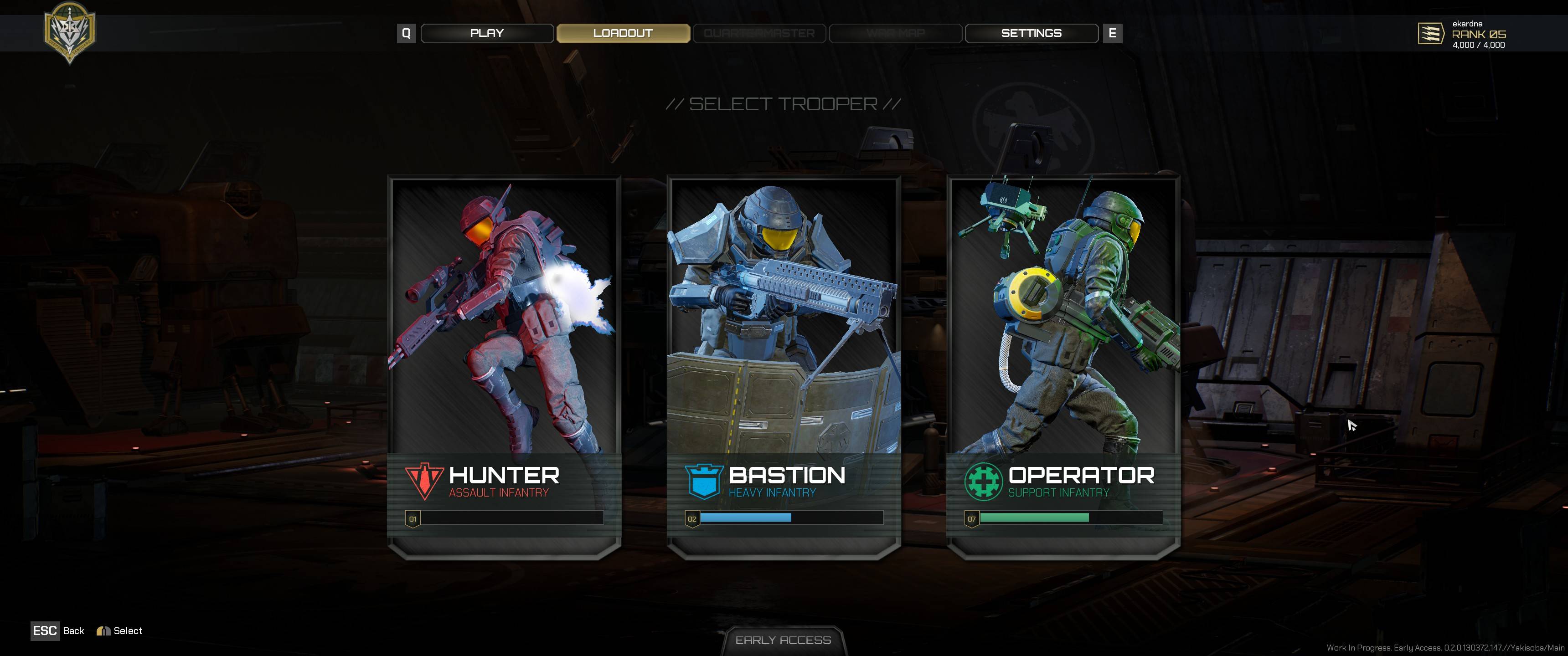This screenshot has height=656, width=1568.
Task: Pick the Operator support infantry card
Action: coord(1063,365)
